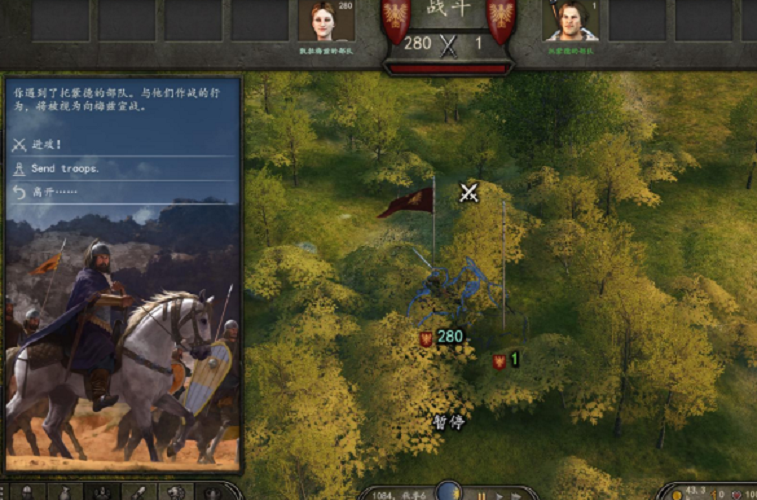Click the female commander portrait
Image resolution: width=757 pixels, height=500 pixels.
(x=327, y=21)
